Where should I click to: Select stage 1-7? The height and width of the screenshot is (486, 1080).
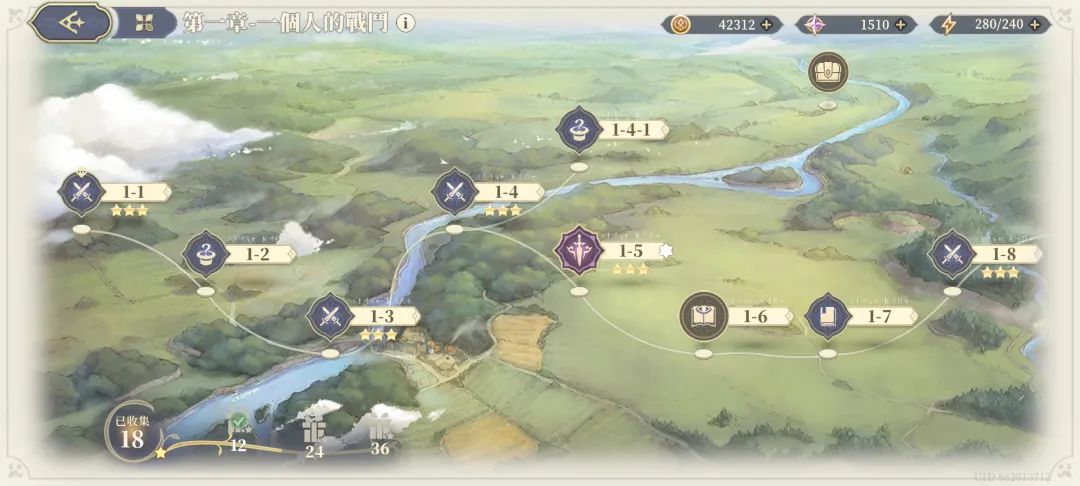828,317
